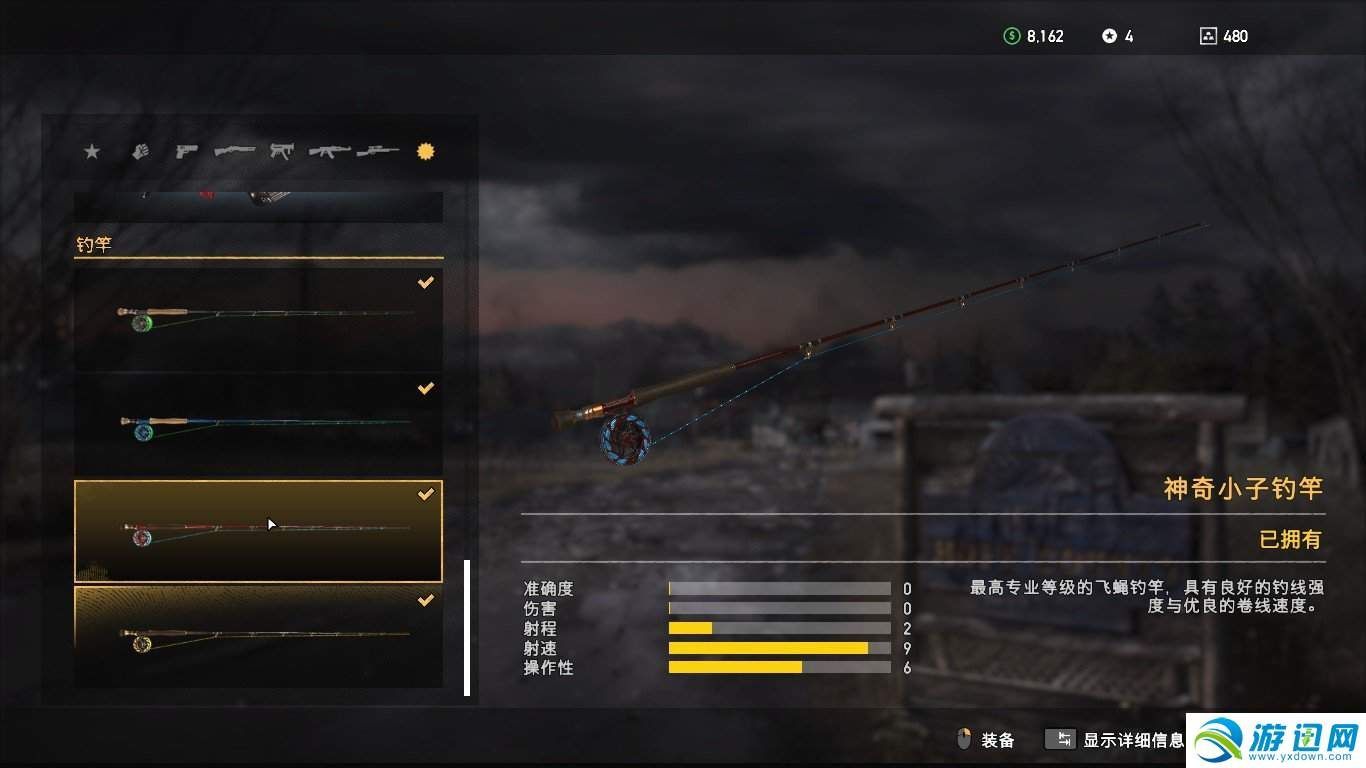
Task: Choose the blue fishing rod
Action: click(258, 425)
